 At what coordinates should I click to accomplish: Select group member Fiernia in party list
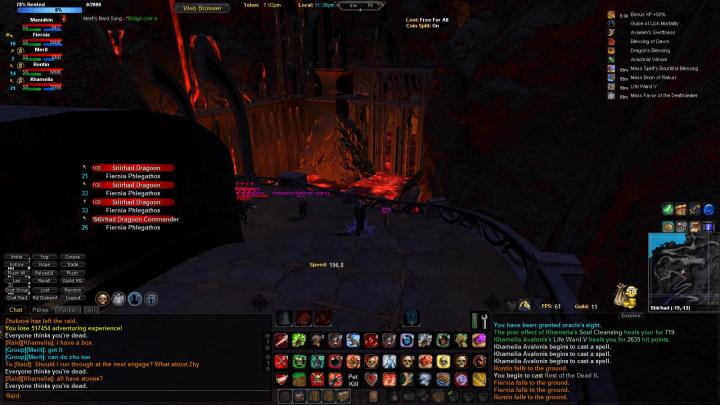[x=40, y=36]
